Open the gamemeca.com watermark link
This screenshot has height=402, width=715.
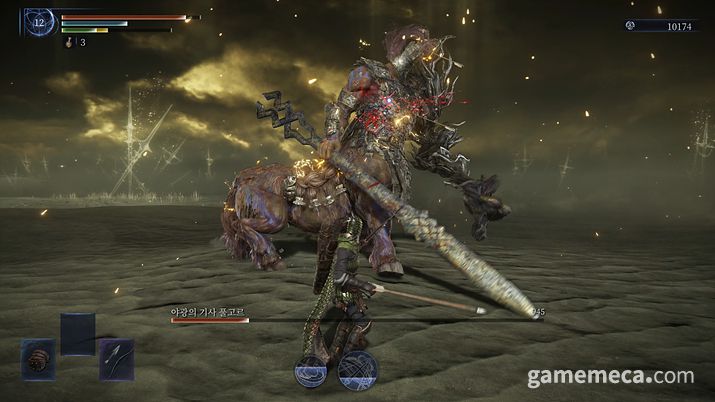(x=610, y=377)
